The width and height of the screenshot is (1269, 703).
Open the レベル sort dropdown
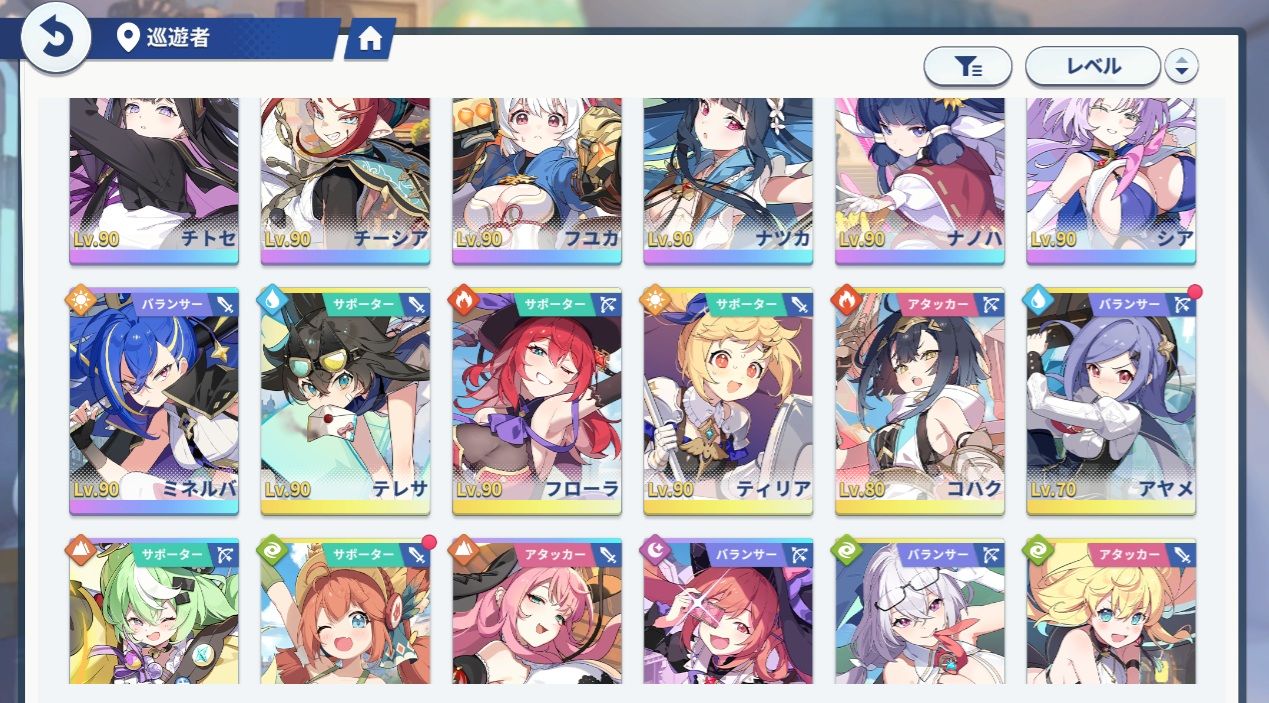click(1093, 67)
